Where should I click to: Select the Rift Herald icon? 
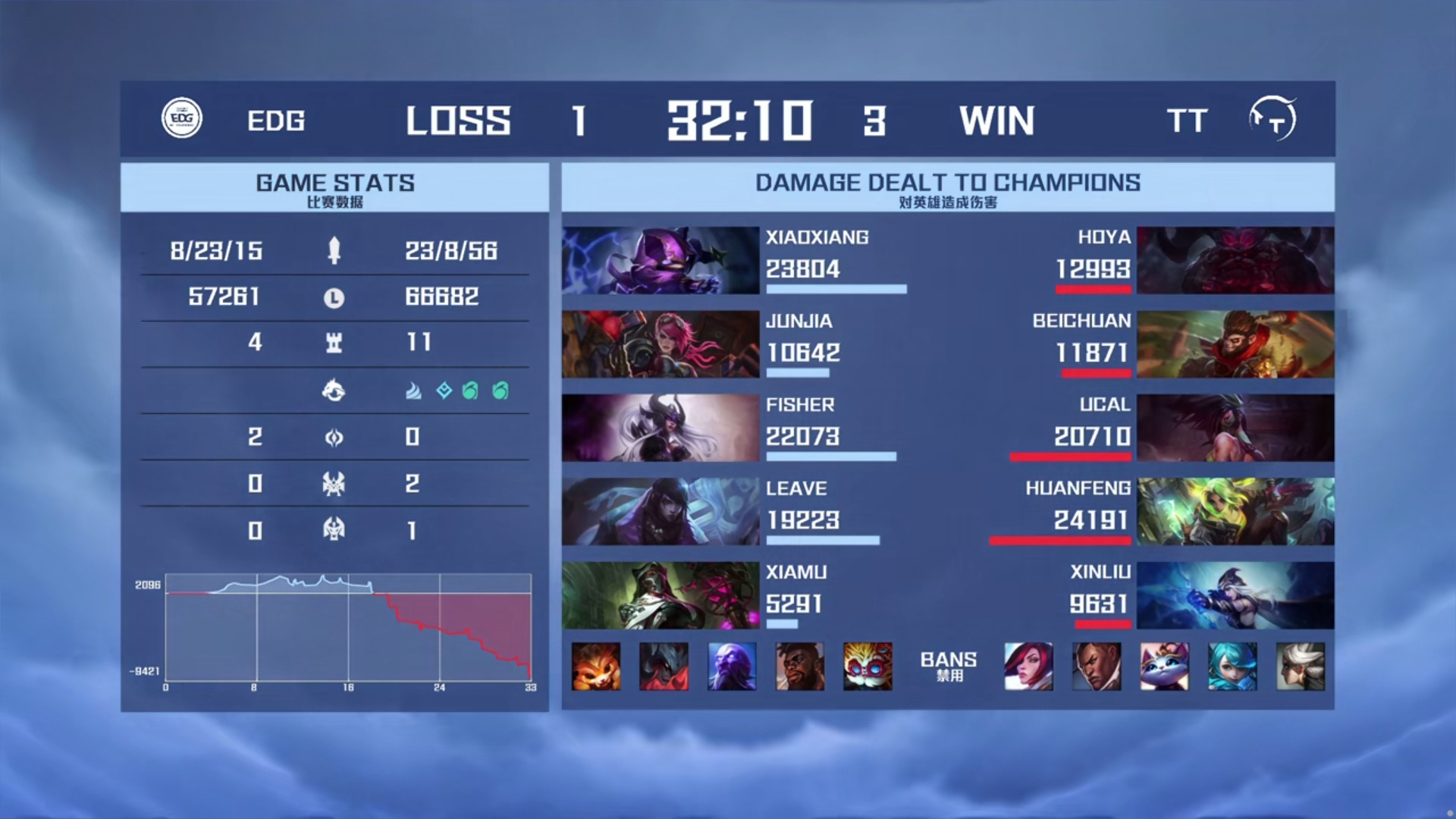(334, 437)
